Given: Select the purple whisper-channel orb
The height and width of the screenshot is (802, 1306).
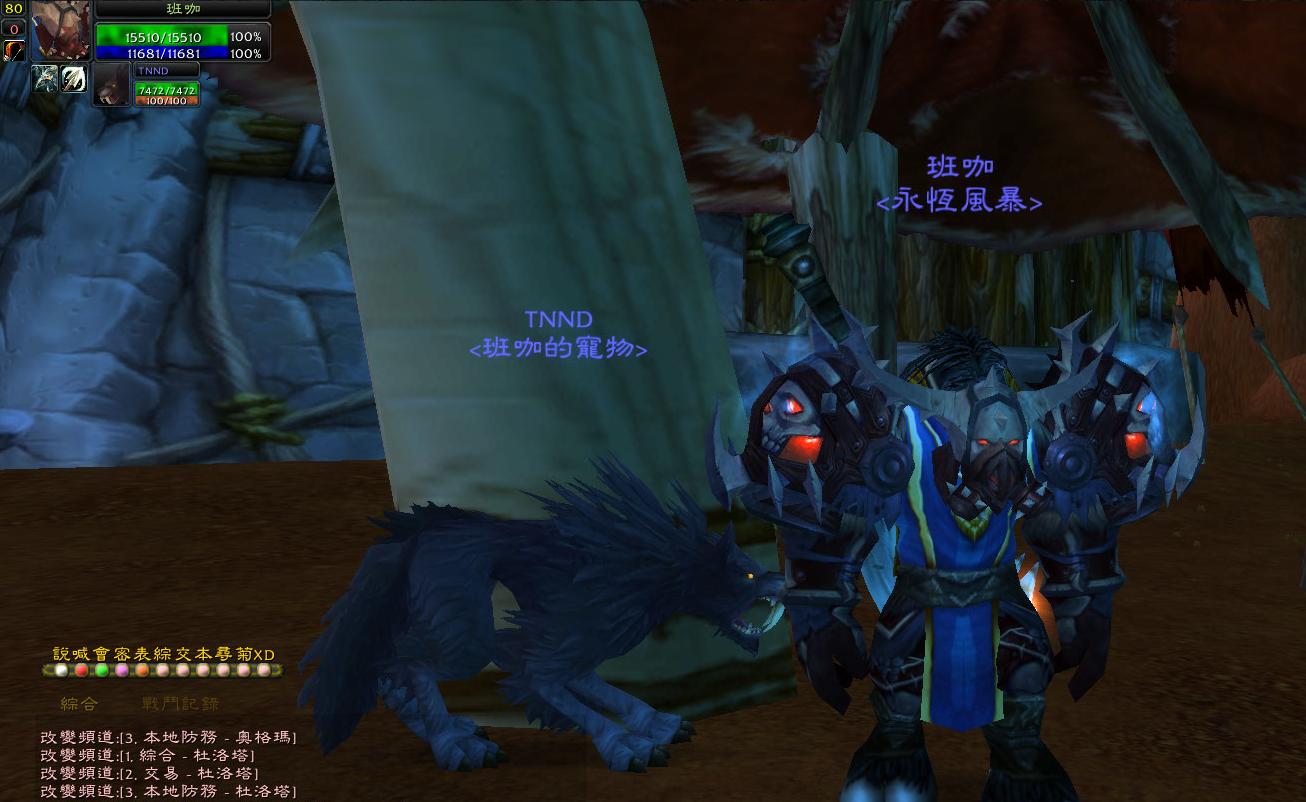Looking at the screenshot, I should point(122,670).
